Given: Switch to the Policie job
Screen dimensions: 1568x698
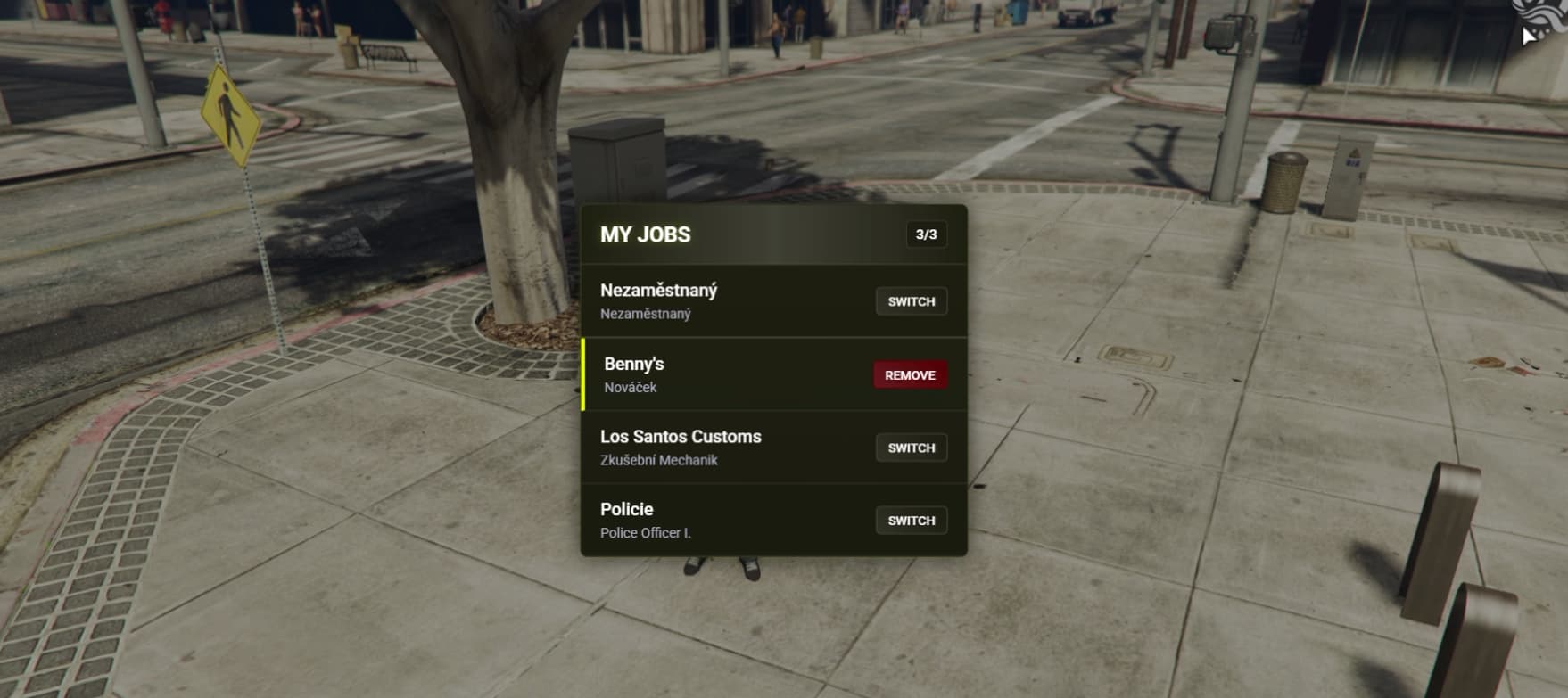Looking at the screenshot, I should (x=910, y=520).
